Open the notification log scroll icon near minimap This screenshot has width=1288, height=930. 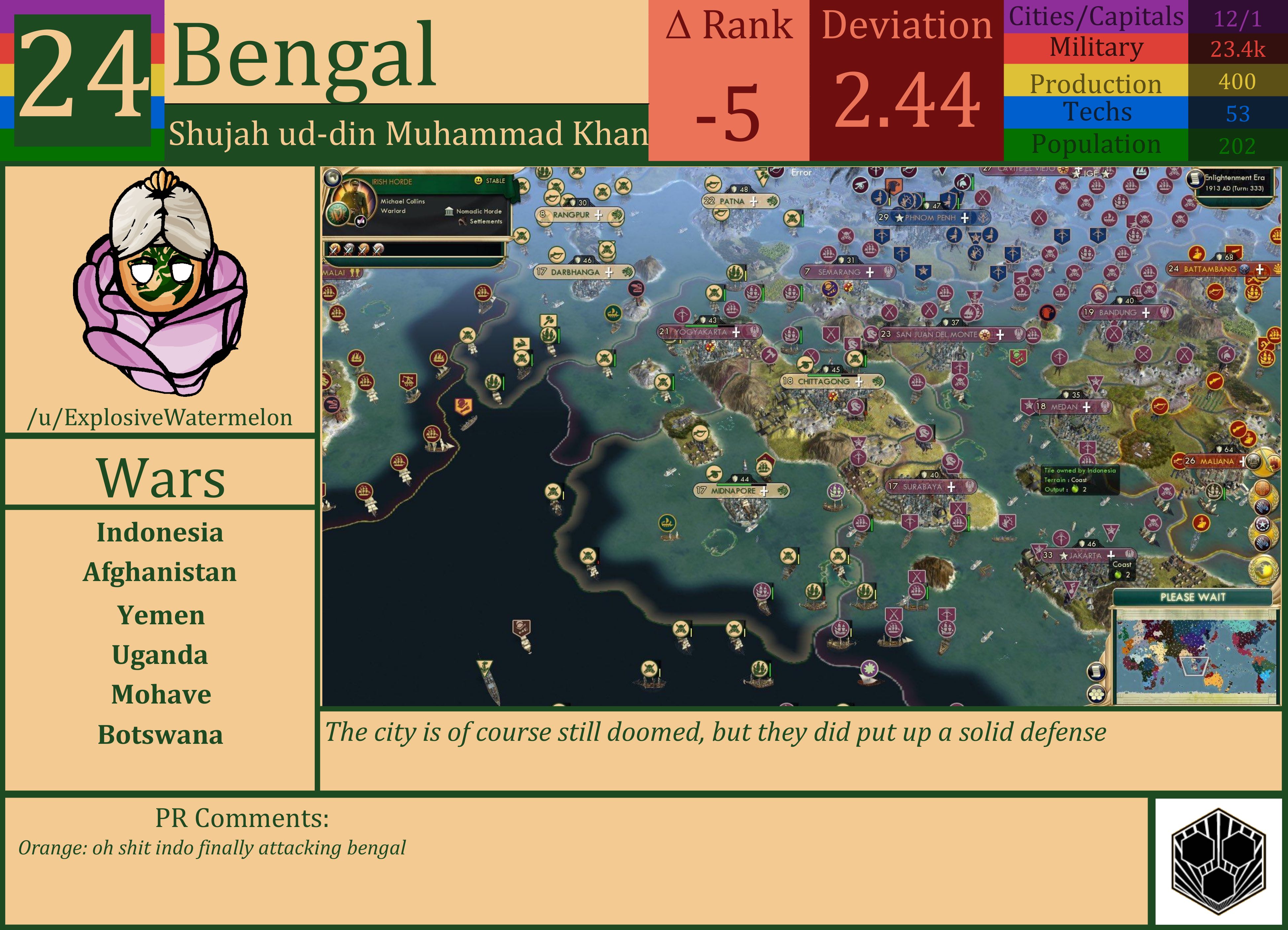(1097, 671)
